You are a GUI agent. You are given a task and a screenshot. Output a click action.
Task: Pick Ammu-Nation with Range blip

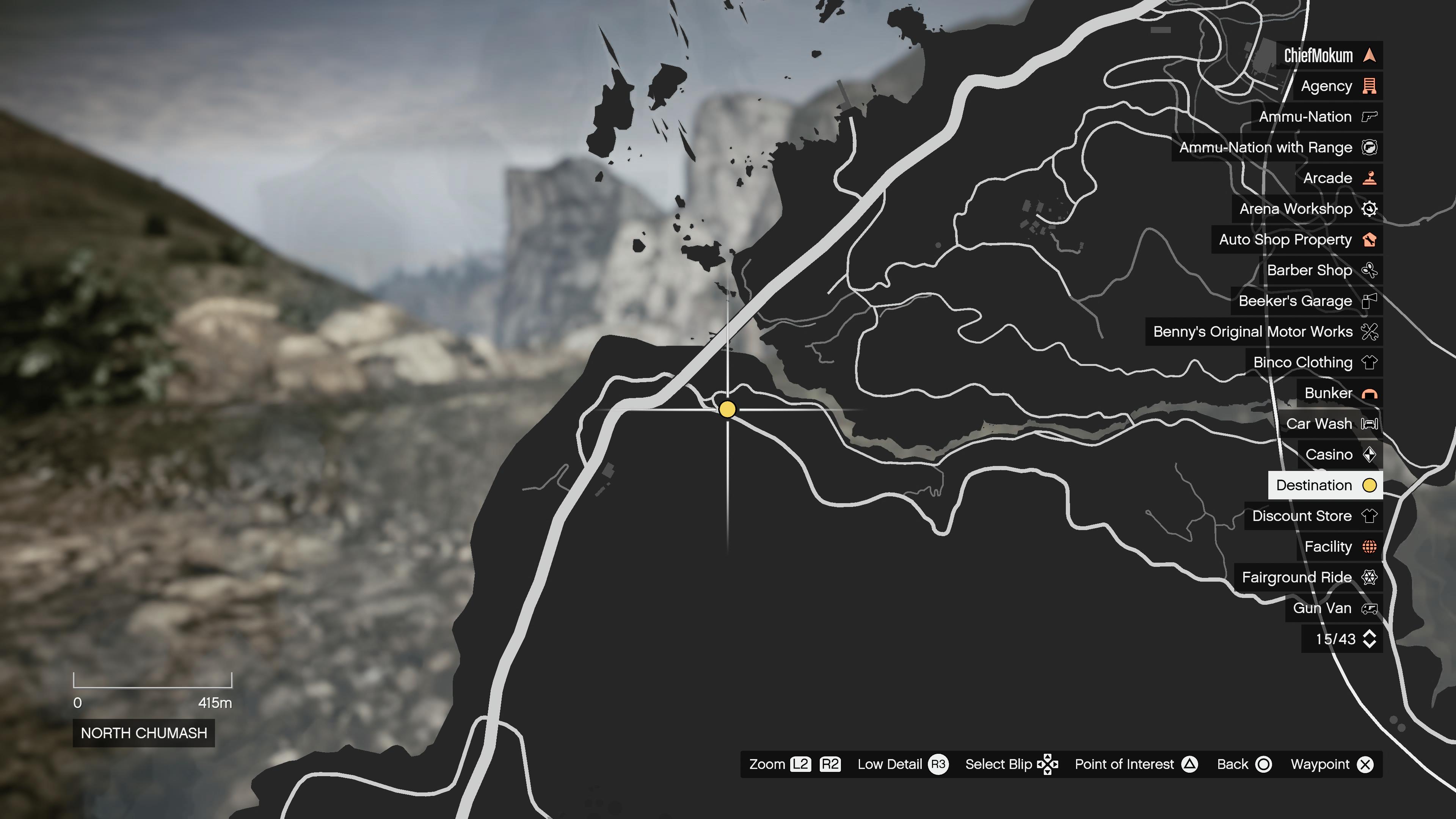1277,147
